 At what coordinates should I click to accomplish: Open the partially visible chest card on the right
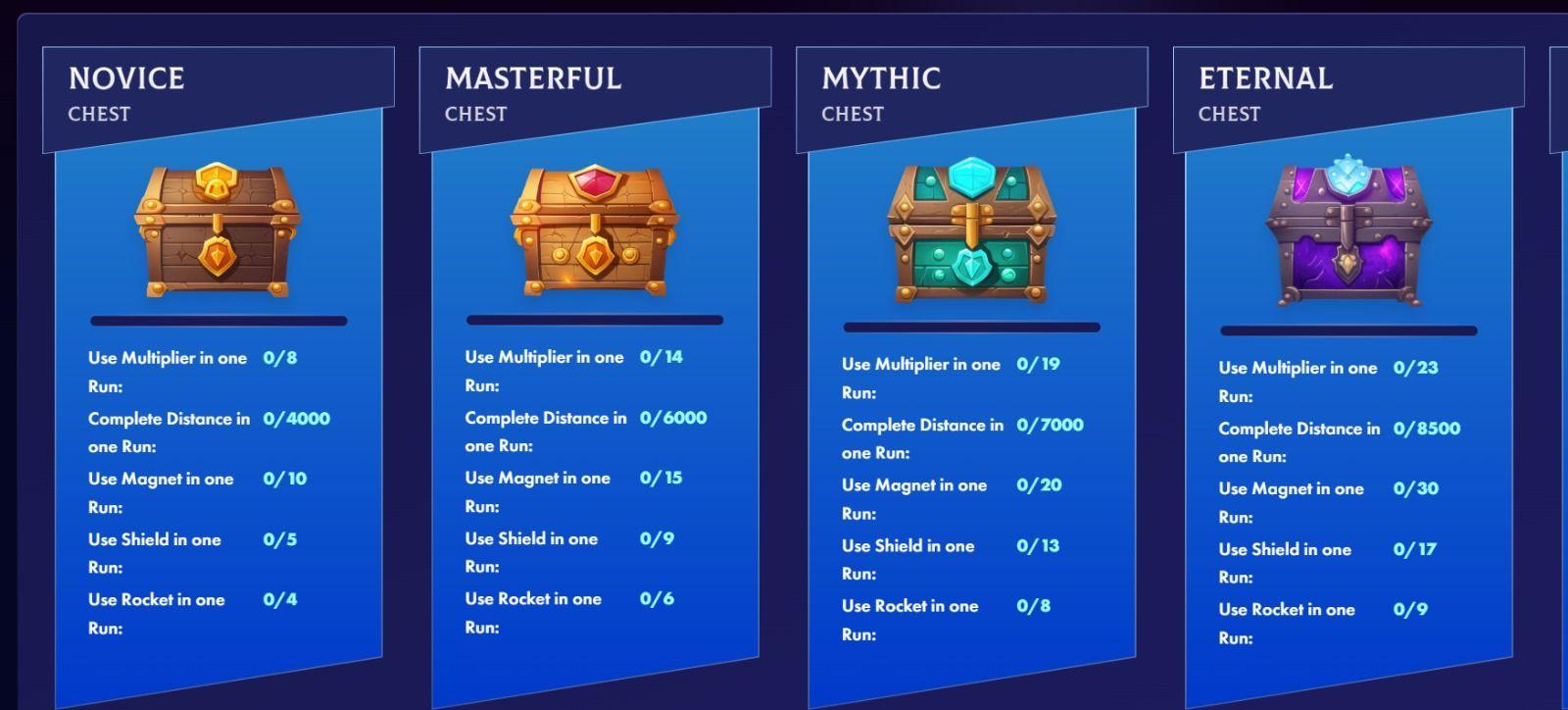tap(1558, 294)
